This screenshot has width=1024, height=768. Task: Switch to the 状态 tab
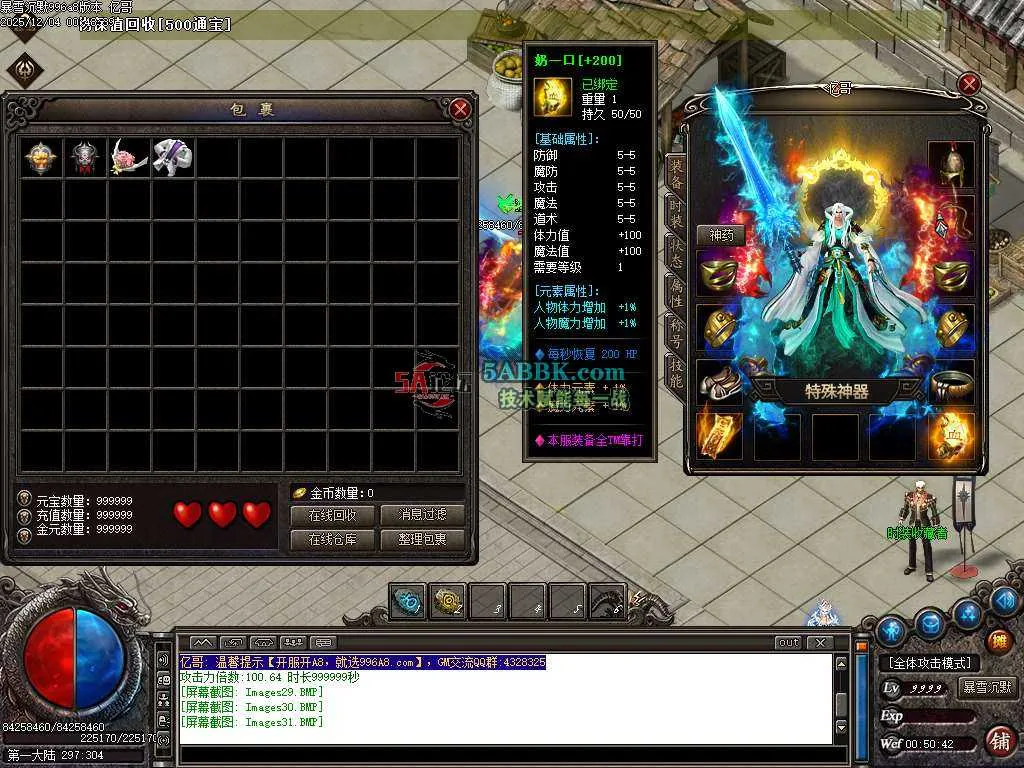676,252
